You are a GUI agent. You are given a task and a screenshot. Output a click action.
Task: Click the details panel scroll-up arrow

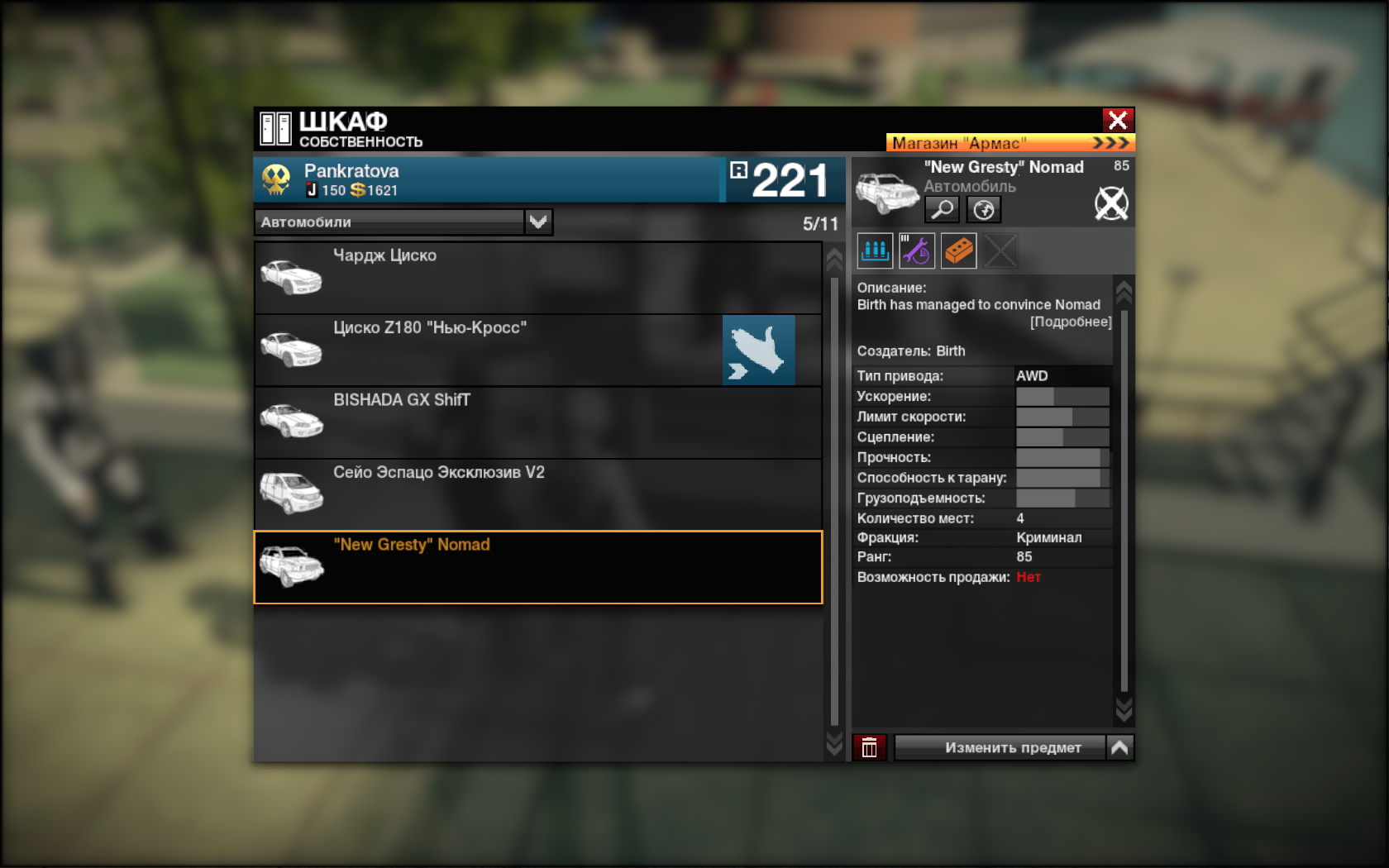pyautogui.click(x=1124, y=290)
